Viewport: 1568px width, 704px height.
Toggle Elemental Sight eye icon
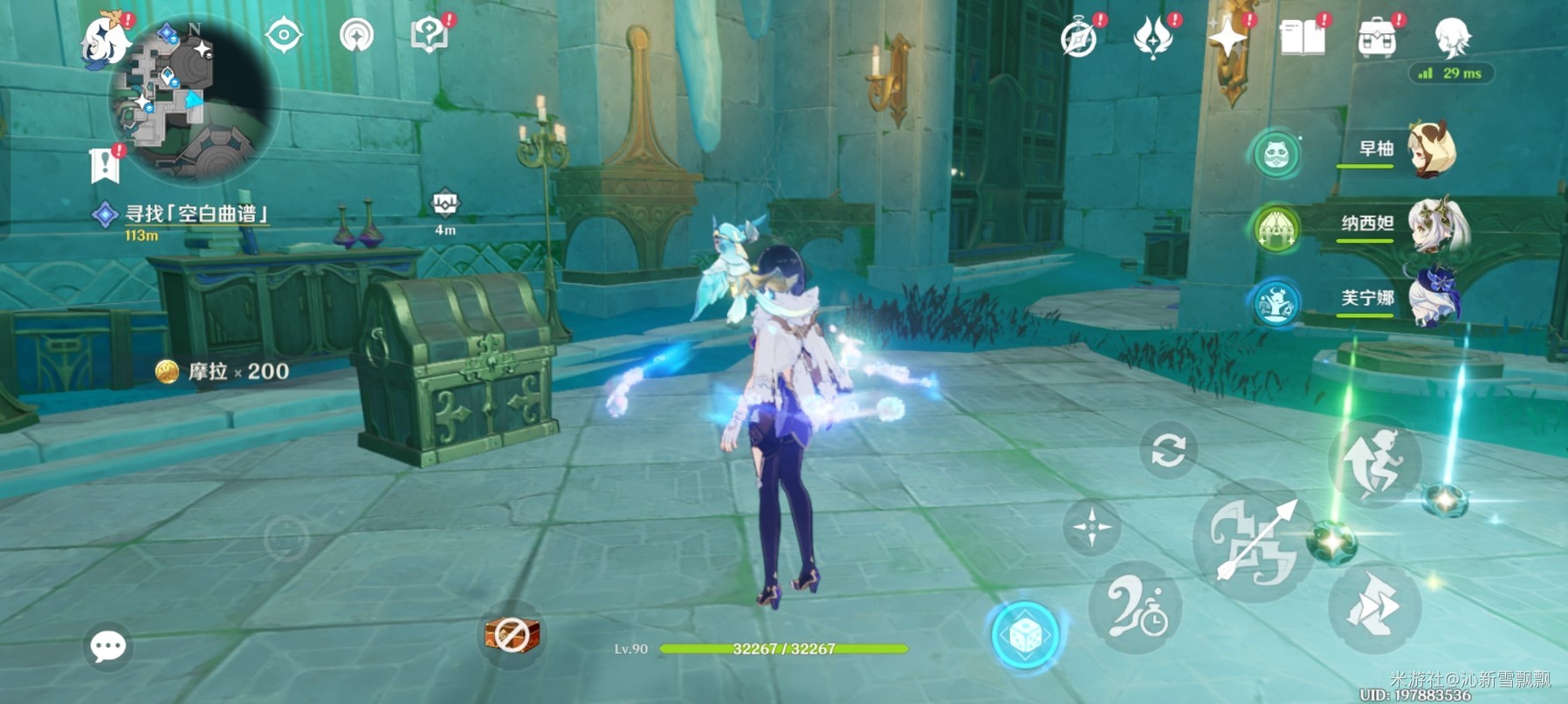284,37
